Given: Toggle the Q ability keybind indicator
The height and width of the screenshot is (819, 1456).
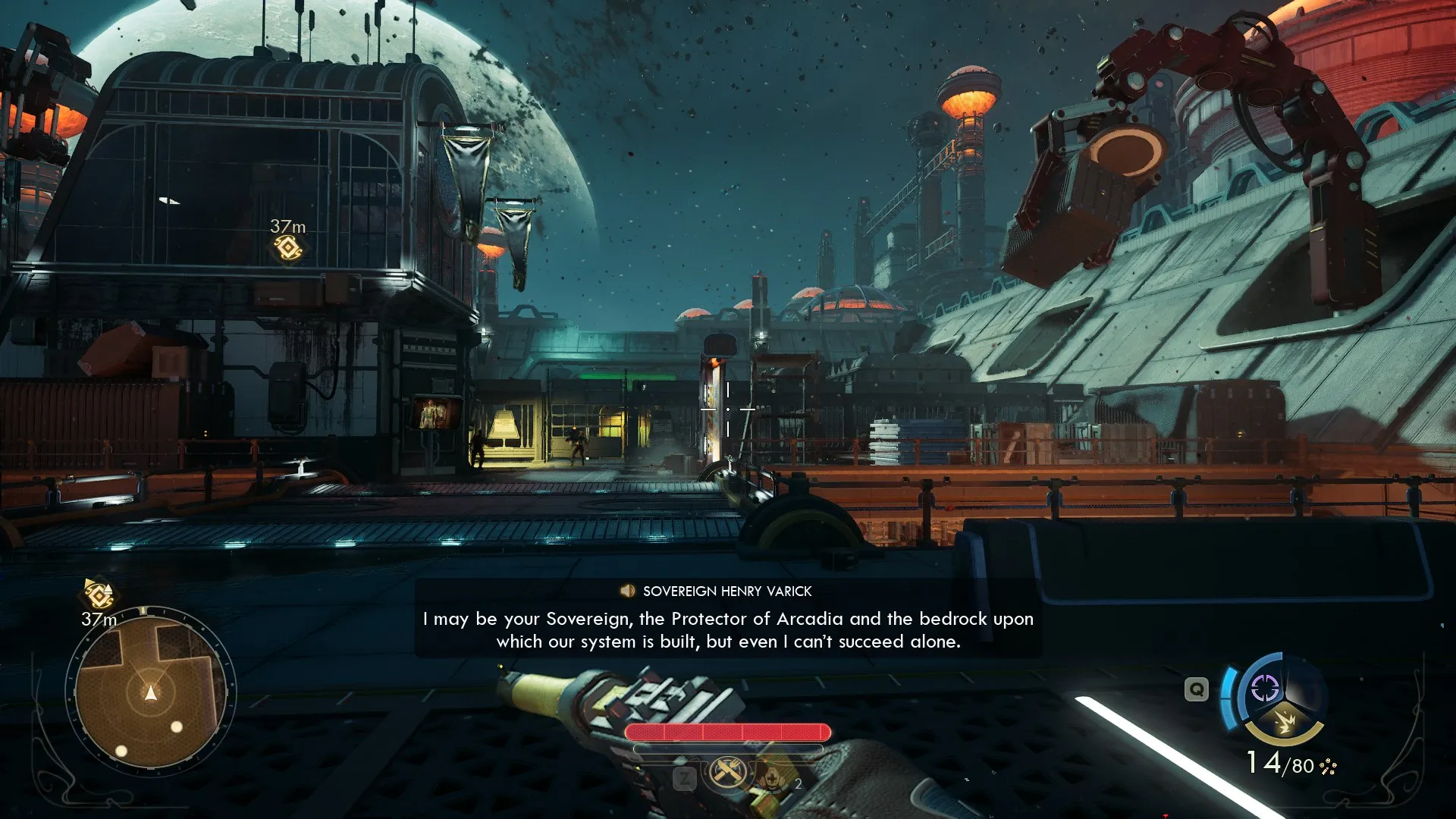Looking at the screenshot, I should 1196,690.
